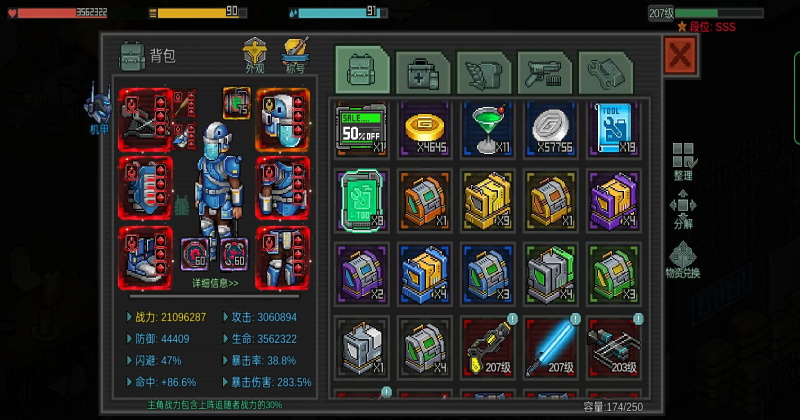Open the wrench materials tab
Image resolution: width=800 pixels, height=420 pixels.
click(x=605, y=72)
